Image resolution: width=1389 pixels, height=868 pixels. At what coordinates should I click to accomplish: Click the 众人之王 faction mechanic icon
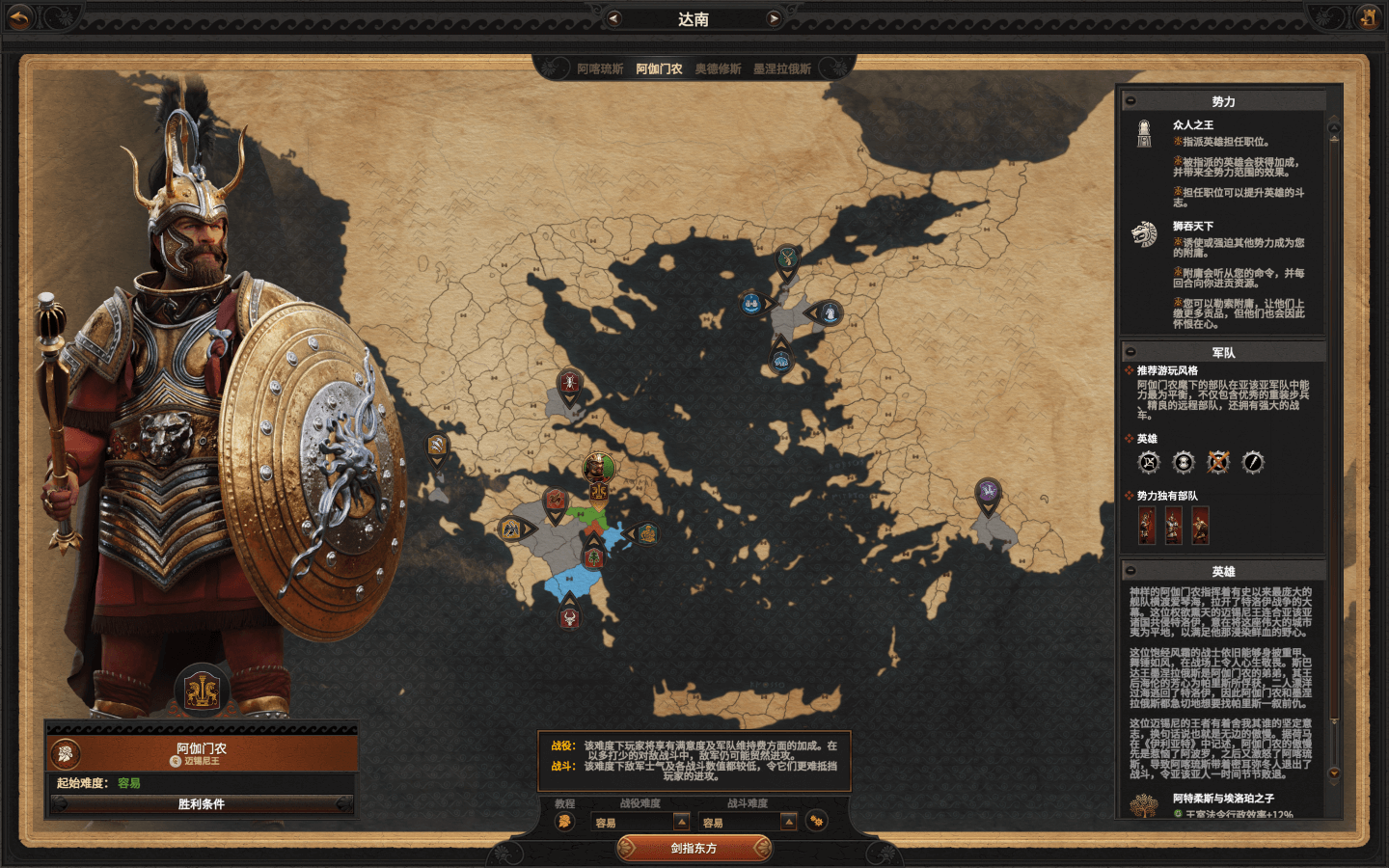[1144, 134]
